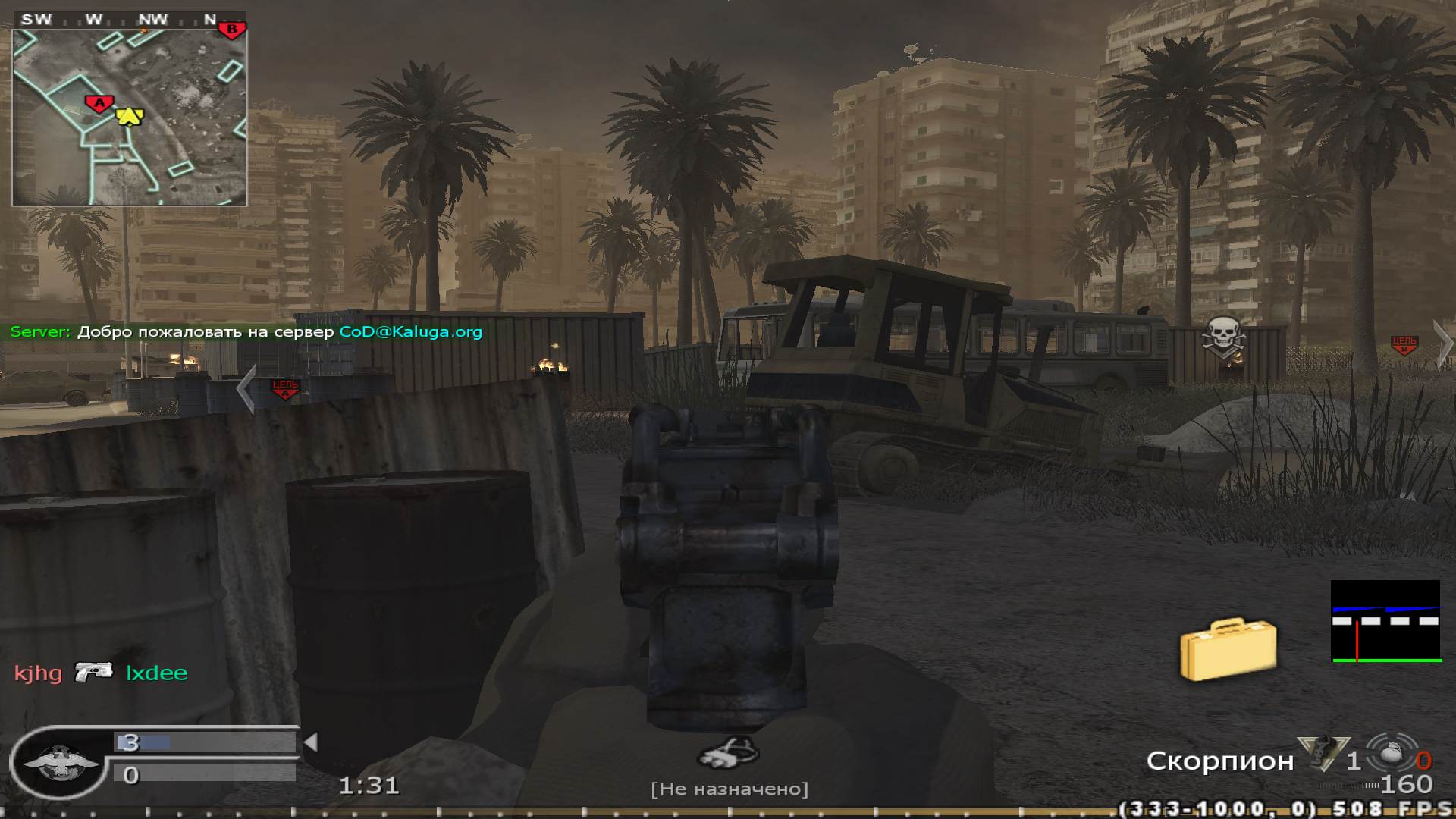Click player name lxdee in kill feed
This screenshot has width=1456, height=819.
point(156,673)
